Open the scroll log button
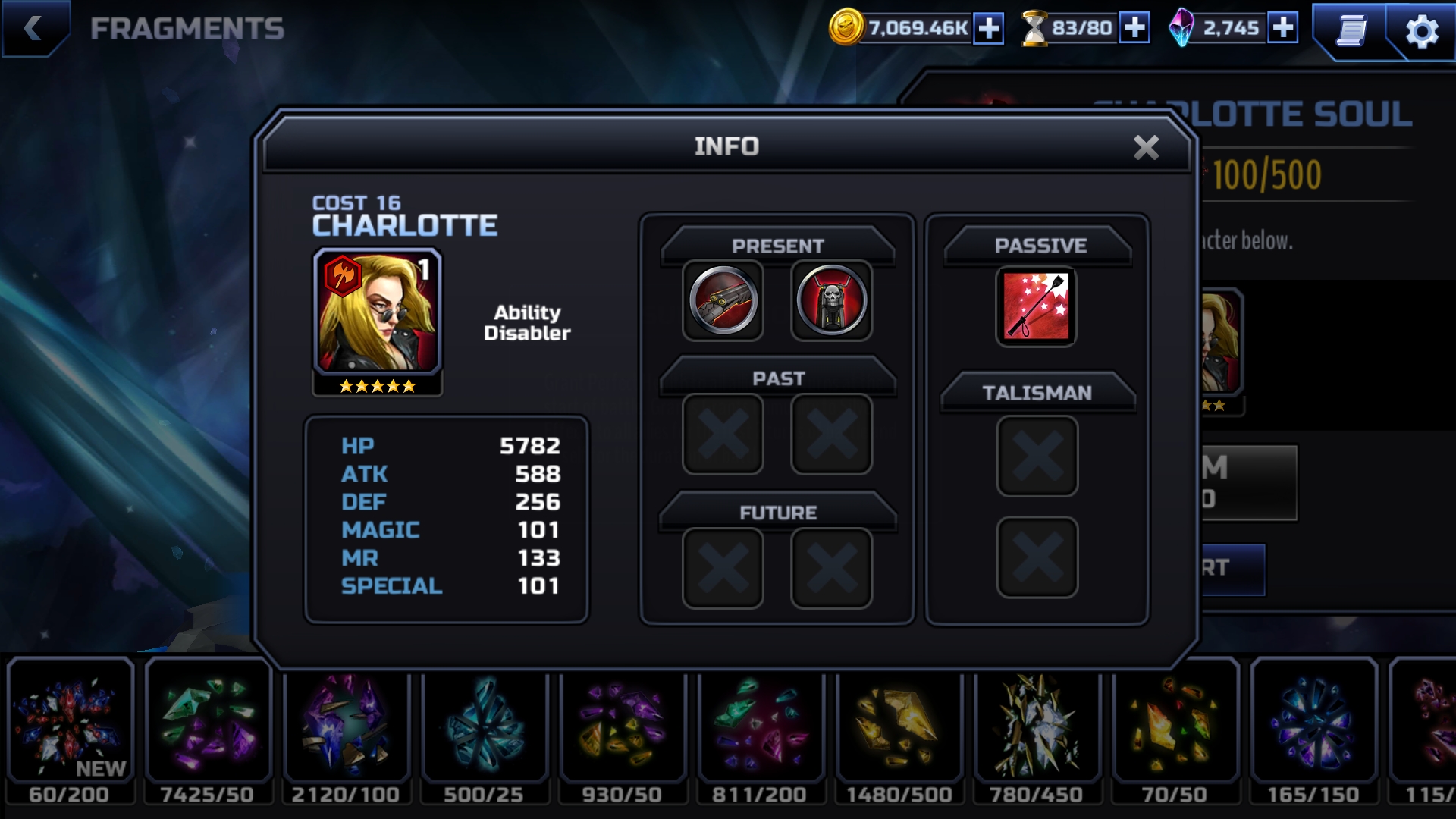Image resolution: width=1456 pixels, height=819 pixels. tap(1351, 31)
